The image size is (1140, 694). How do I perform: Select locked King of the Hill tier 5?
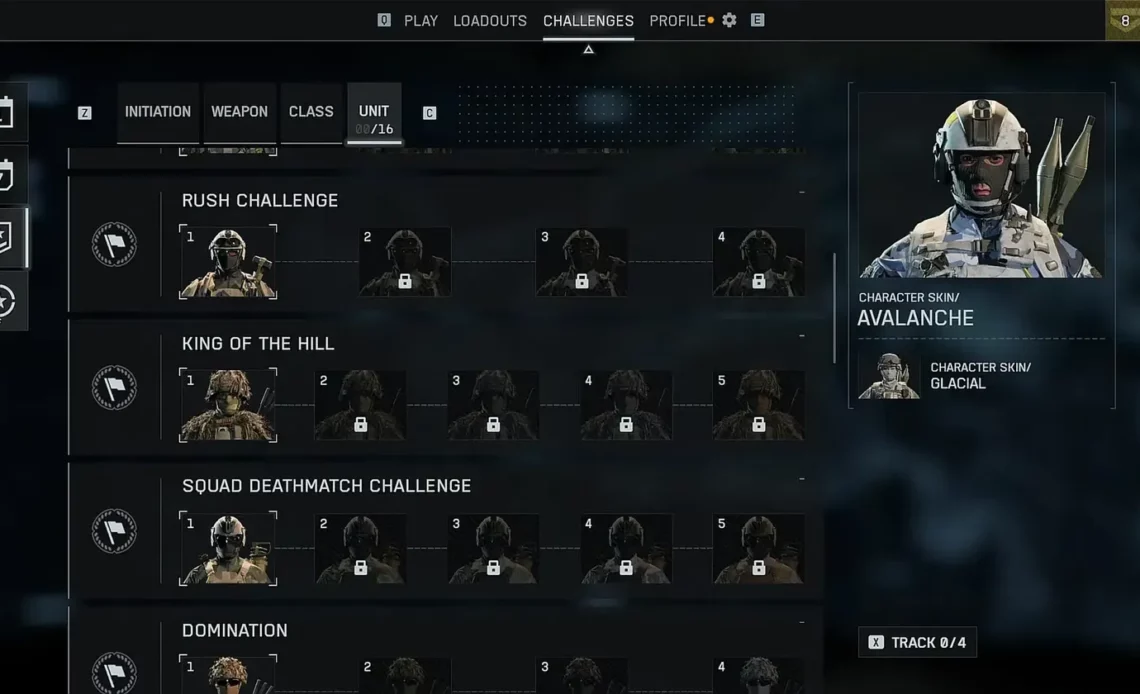pos(758,405)
